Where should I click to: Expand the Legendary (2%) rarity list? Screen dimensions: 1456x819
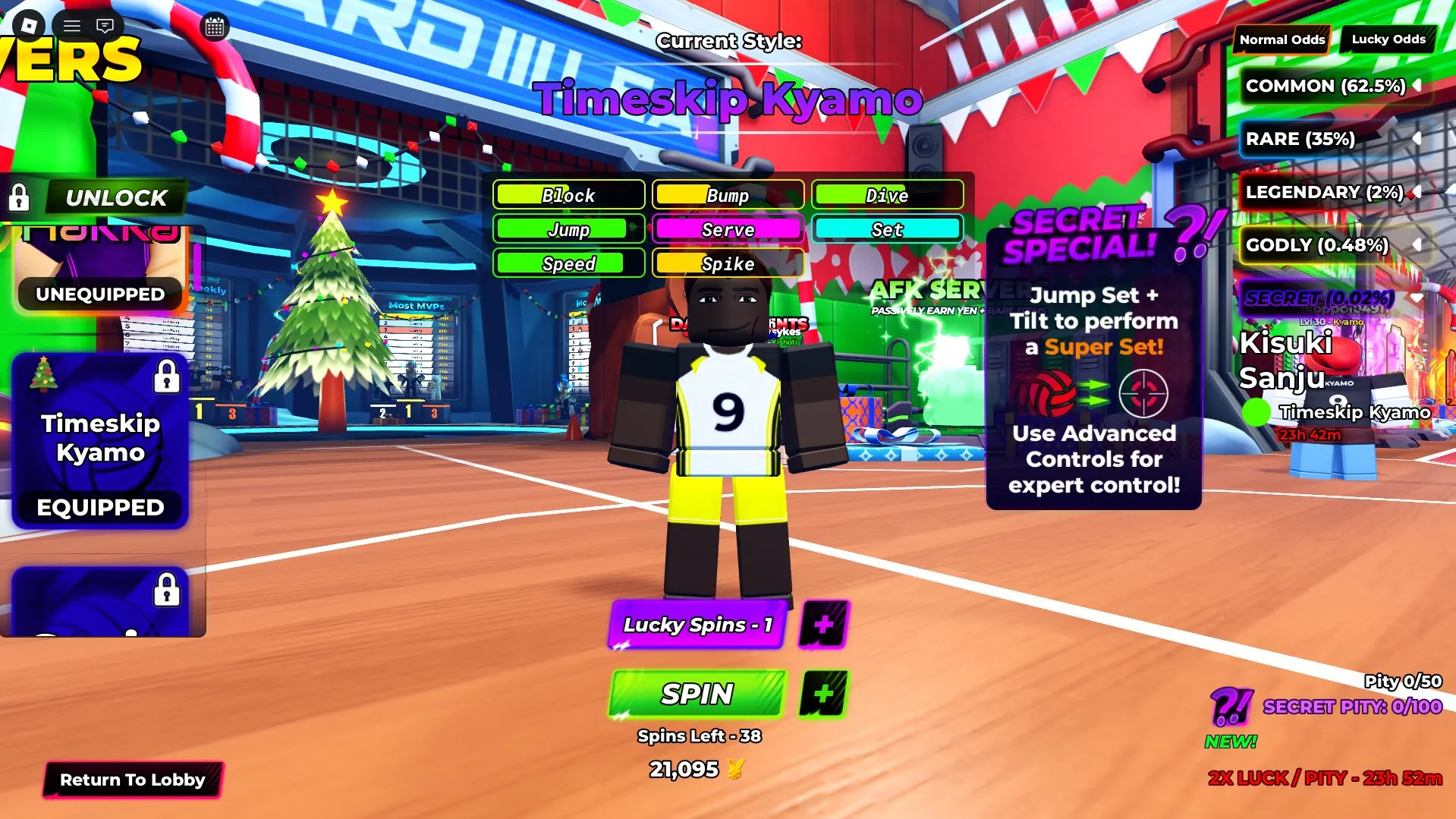pos(1416,192)
